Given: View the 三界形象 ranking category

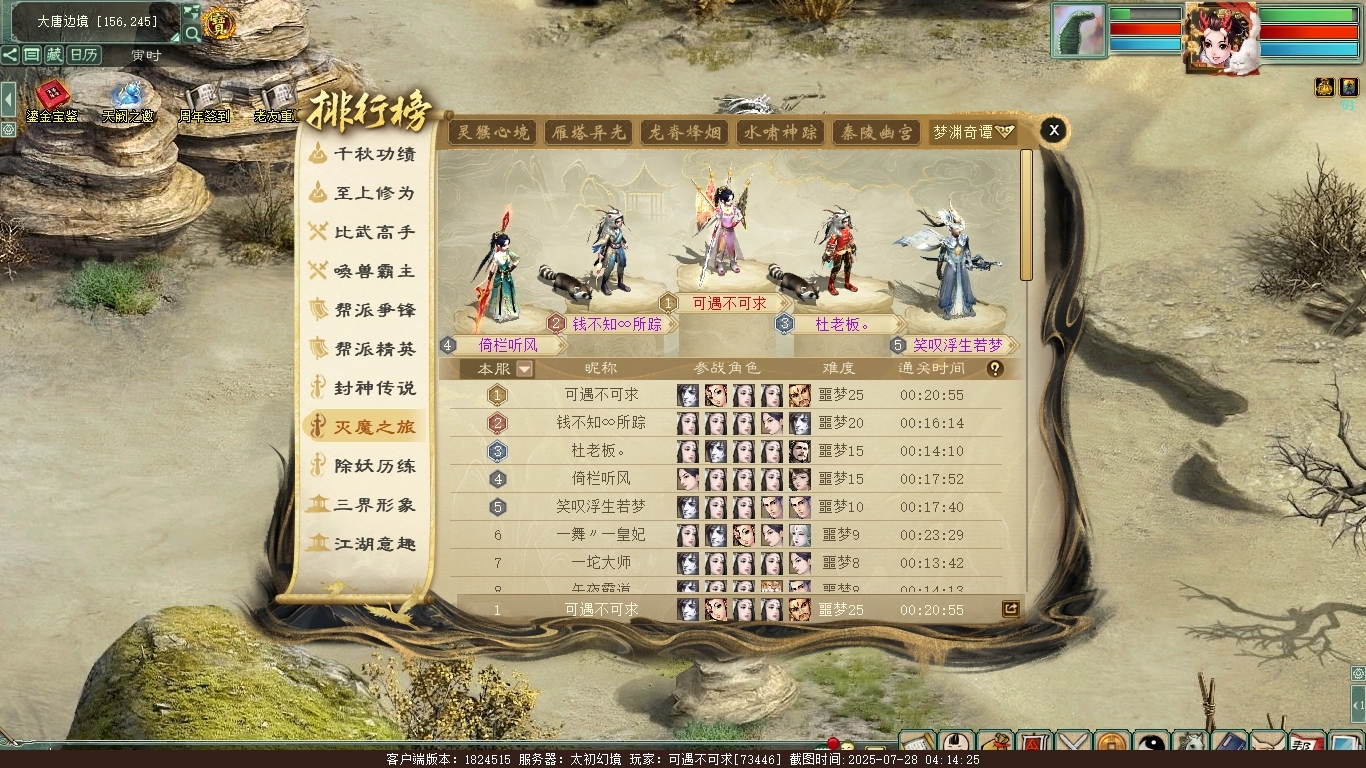Looking at the screenshot, I should [x=364, y=505].
